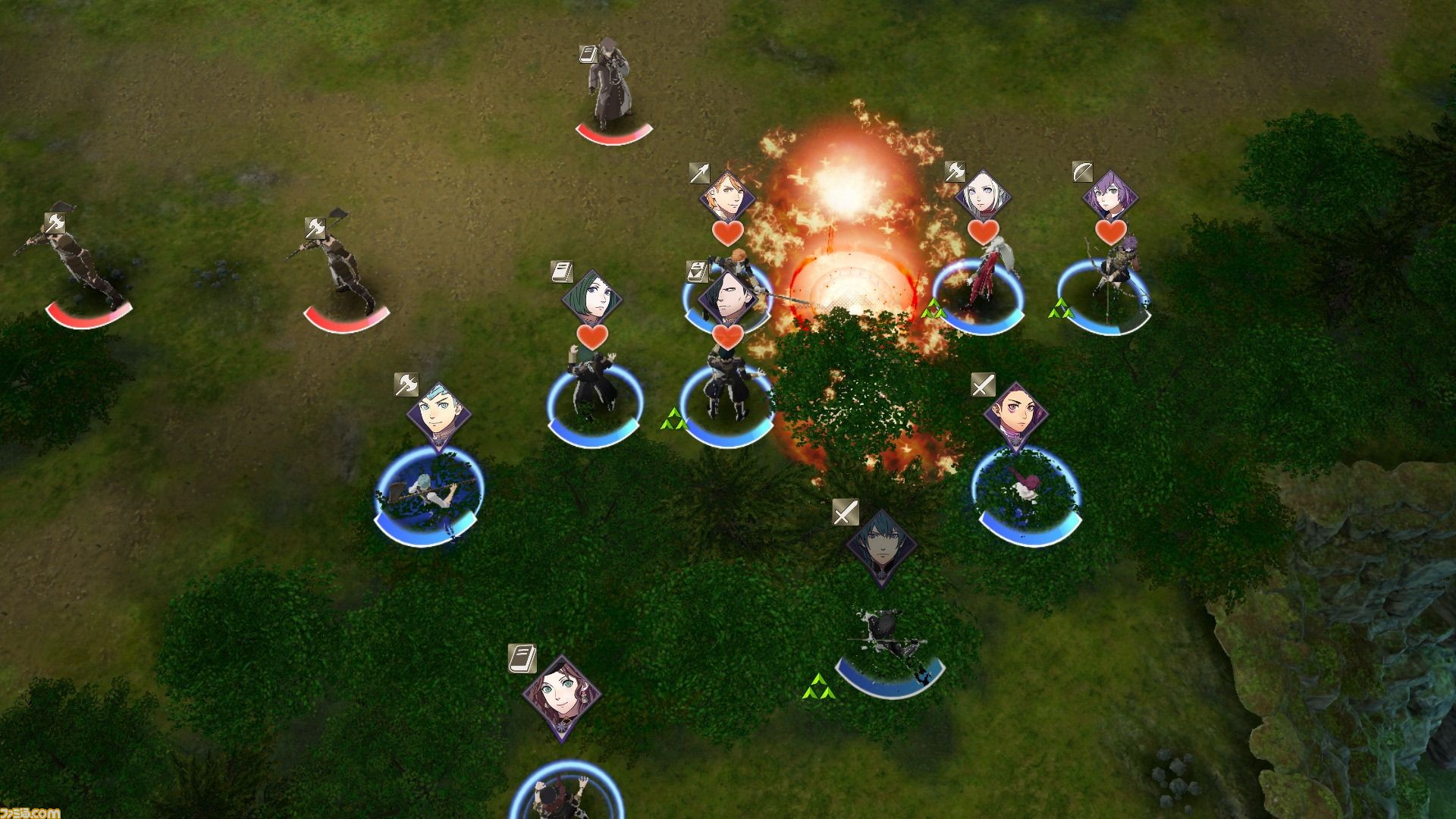Choose Bernadetta's purple-haired unit portrait
The image size is (1456, 819).
pos(1110,197)
